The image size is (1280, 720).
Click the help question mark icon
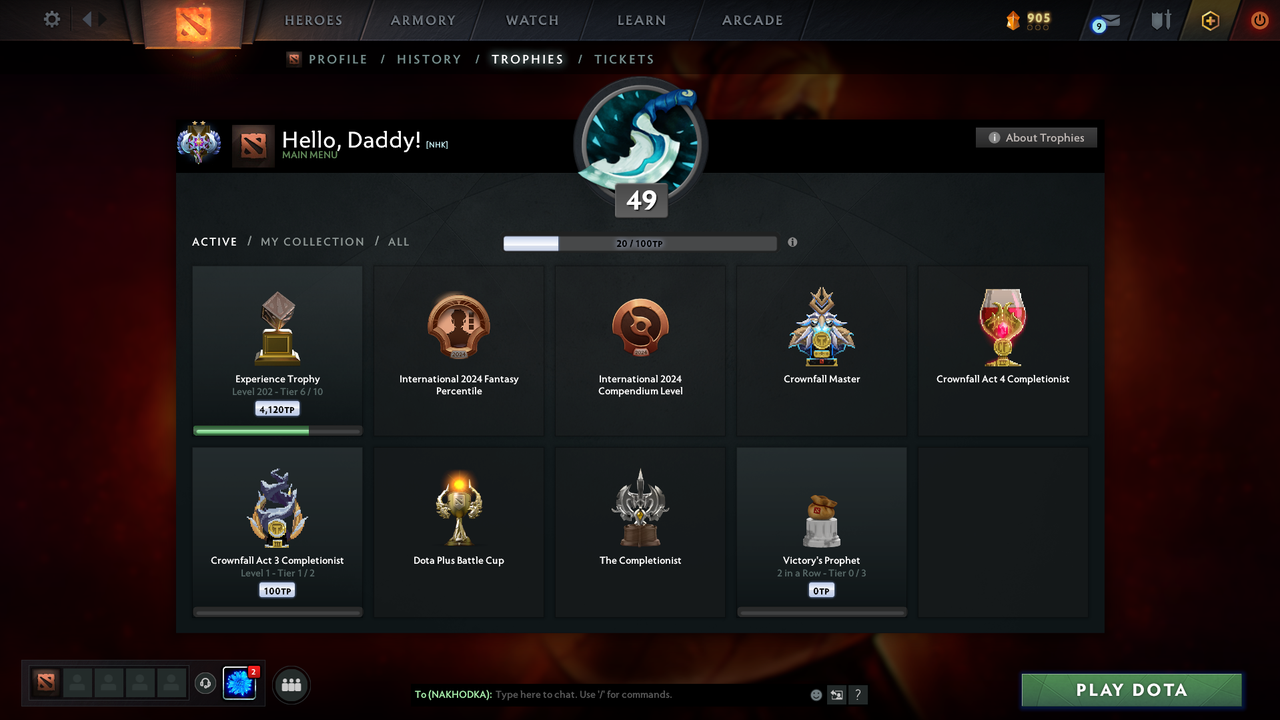(x=857, y=694)
